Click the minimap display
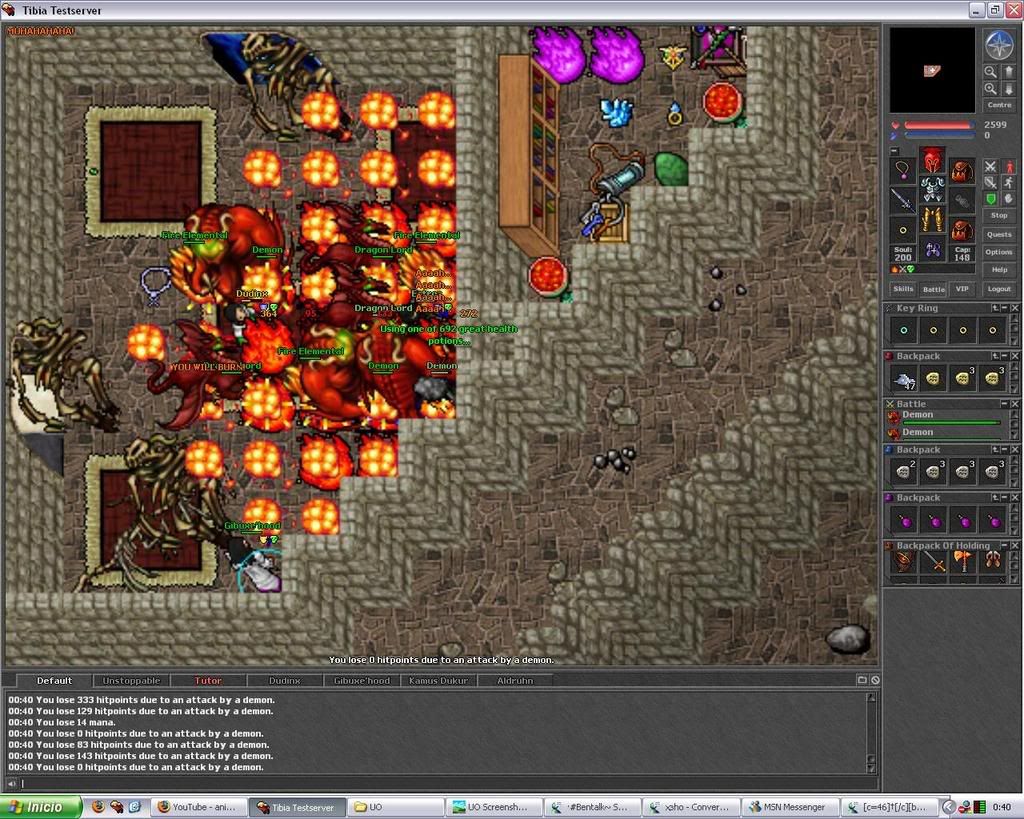This screenshot has width=1024, height=819. click(932, 70)
